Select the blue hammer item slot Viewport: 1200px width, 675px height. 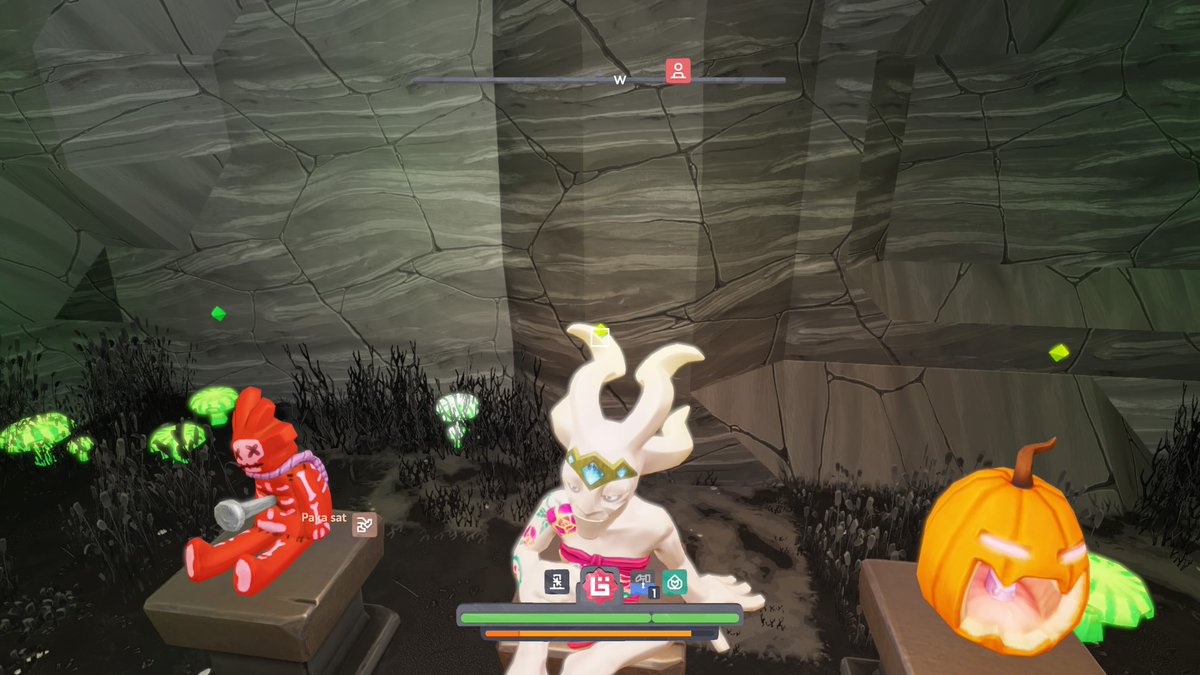642,583
